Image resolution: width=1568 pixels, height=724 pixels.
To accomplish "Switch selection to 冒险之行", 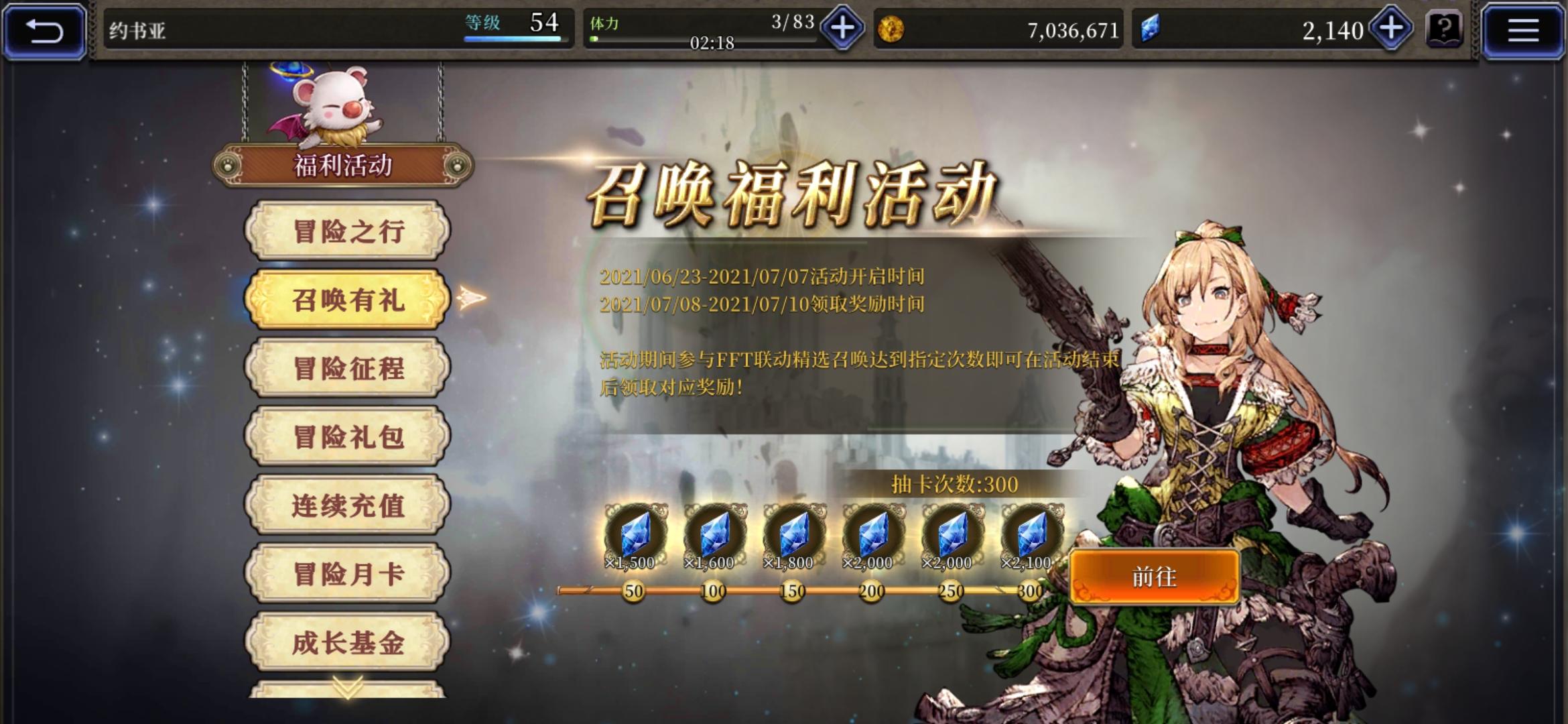I will coord(348,231).
